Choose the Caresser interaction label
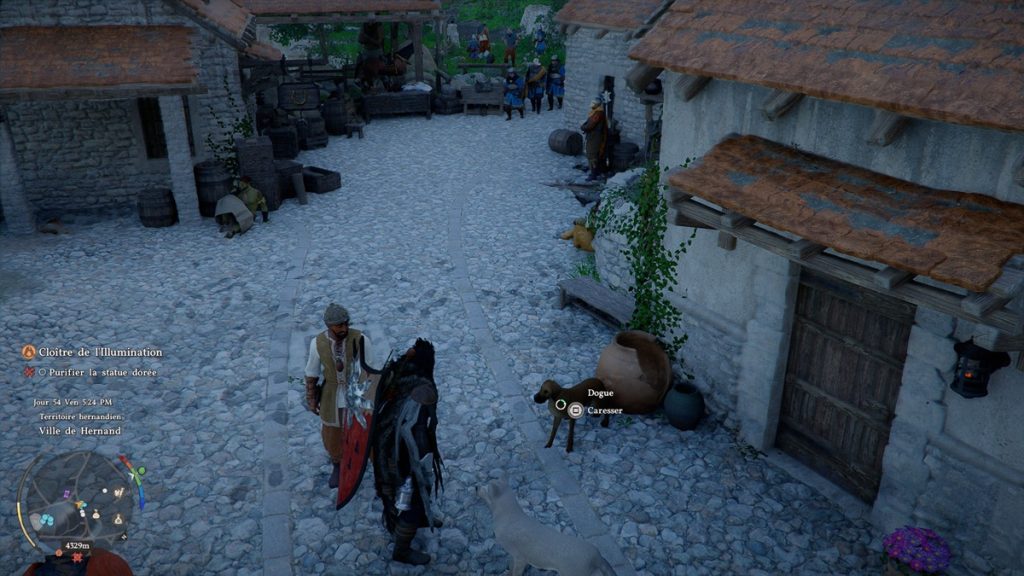Screen dimensions: 1024x576 605,410
